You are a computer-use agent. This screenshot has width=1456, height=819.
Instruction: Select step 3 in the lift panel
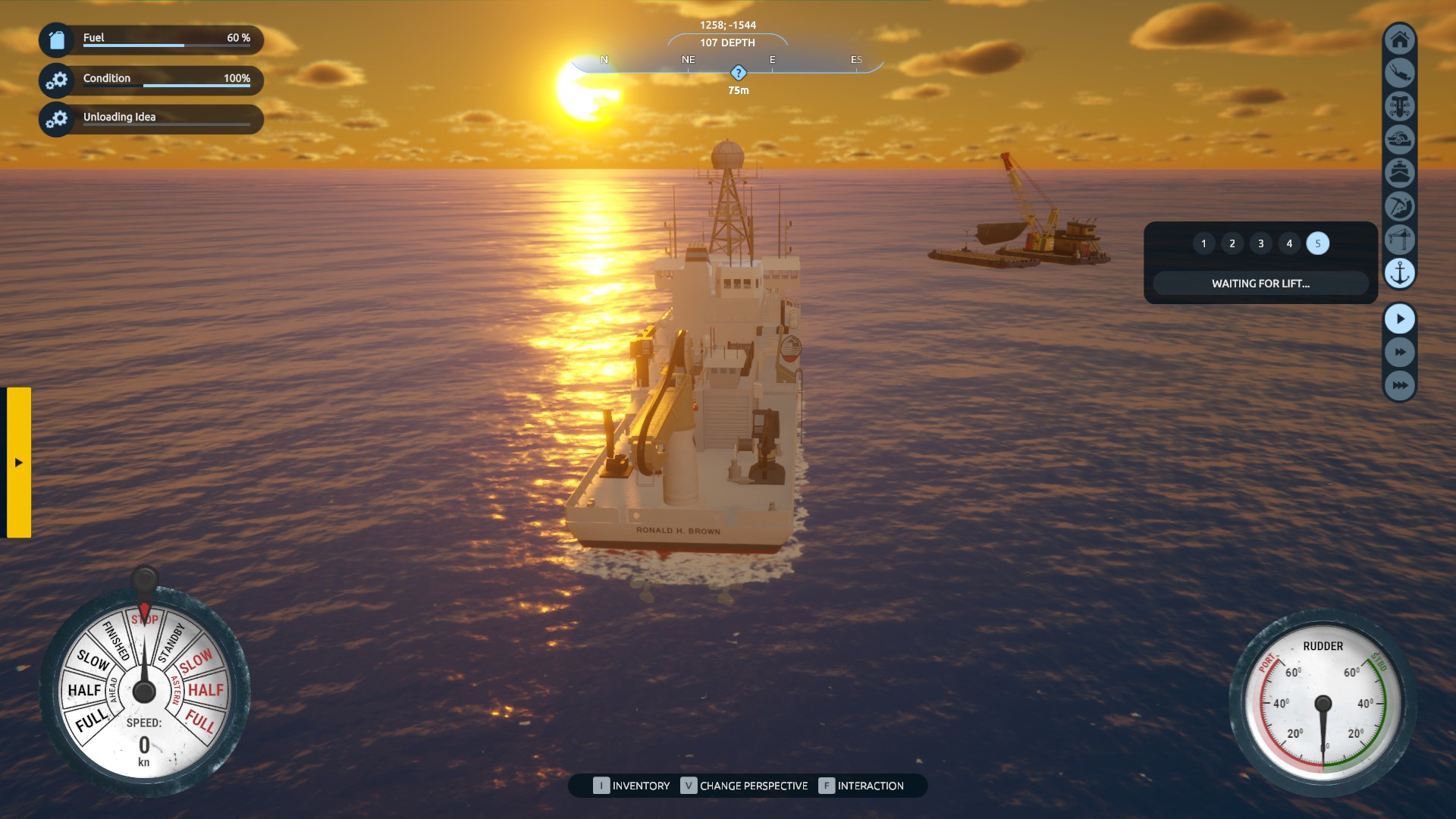click(x=1261, y=243)
